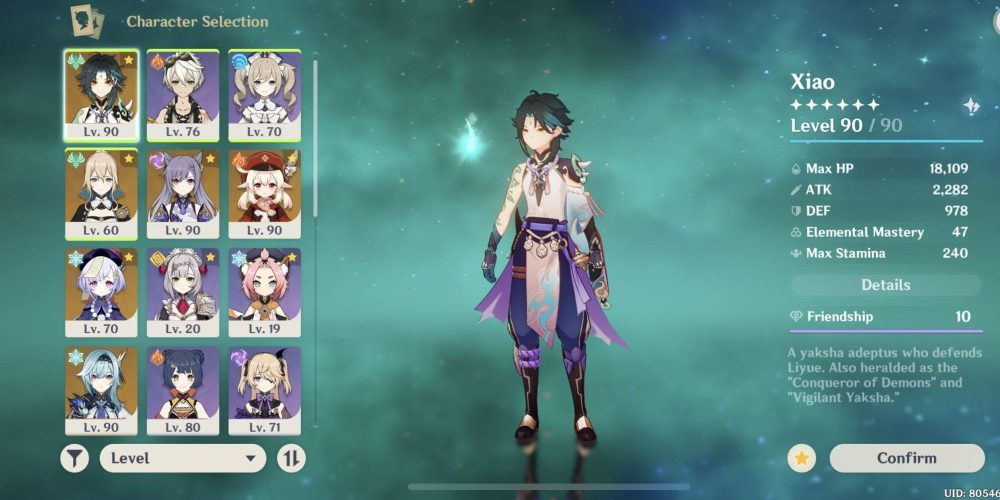Screen dimensions: 1000x500
Task: Choose Barbara with the twin-tail hair
Action: coord(264,93)
